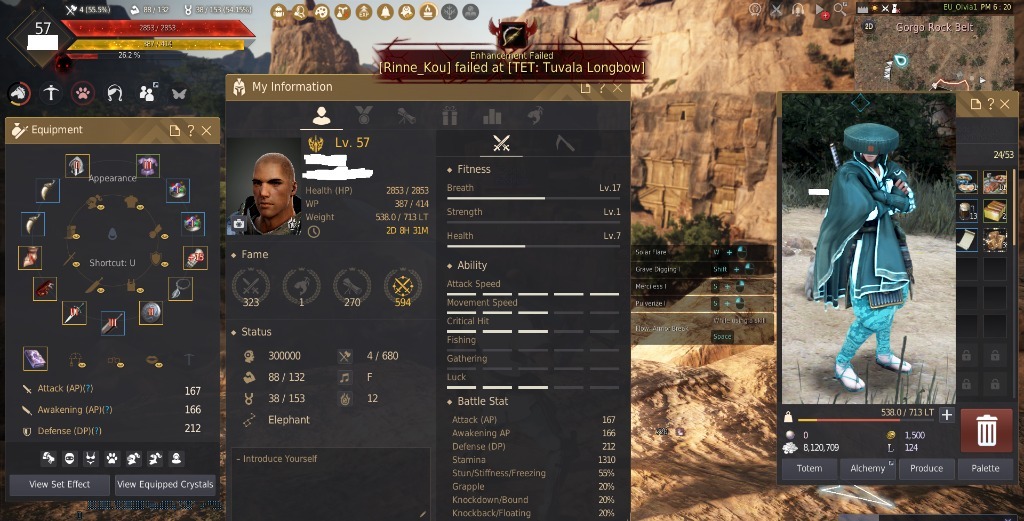Show the bar chart statistics tab
This screenshot has height=521, width=1024.
click(492, 116)
